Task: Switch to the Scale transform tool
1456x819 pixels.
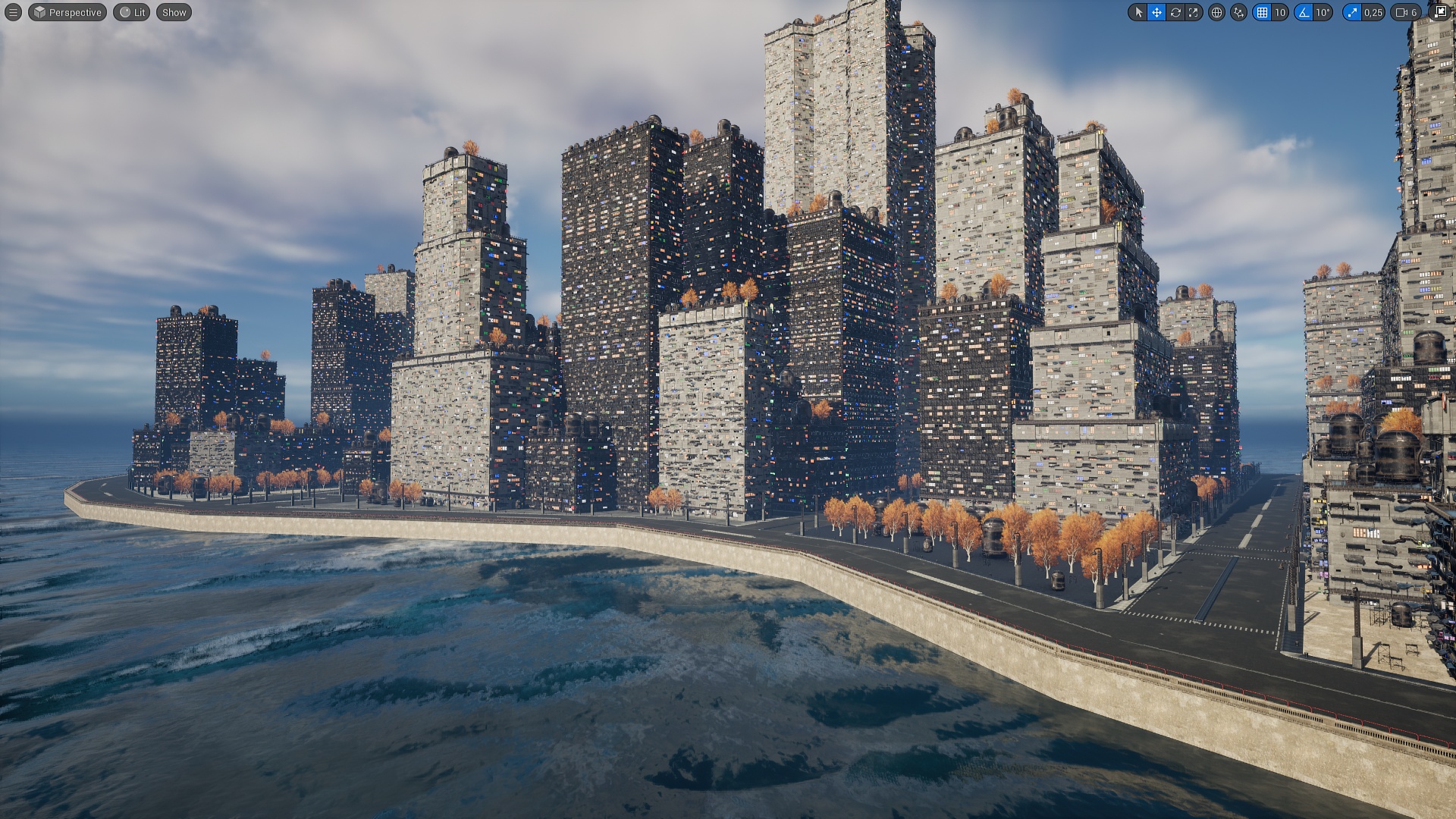Action: (1193, 12)
